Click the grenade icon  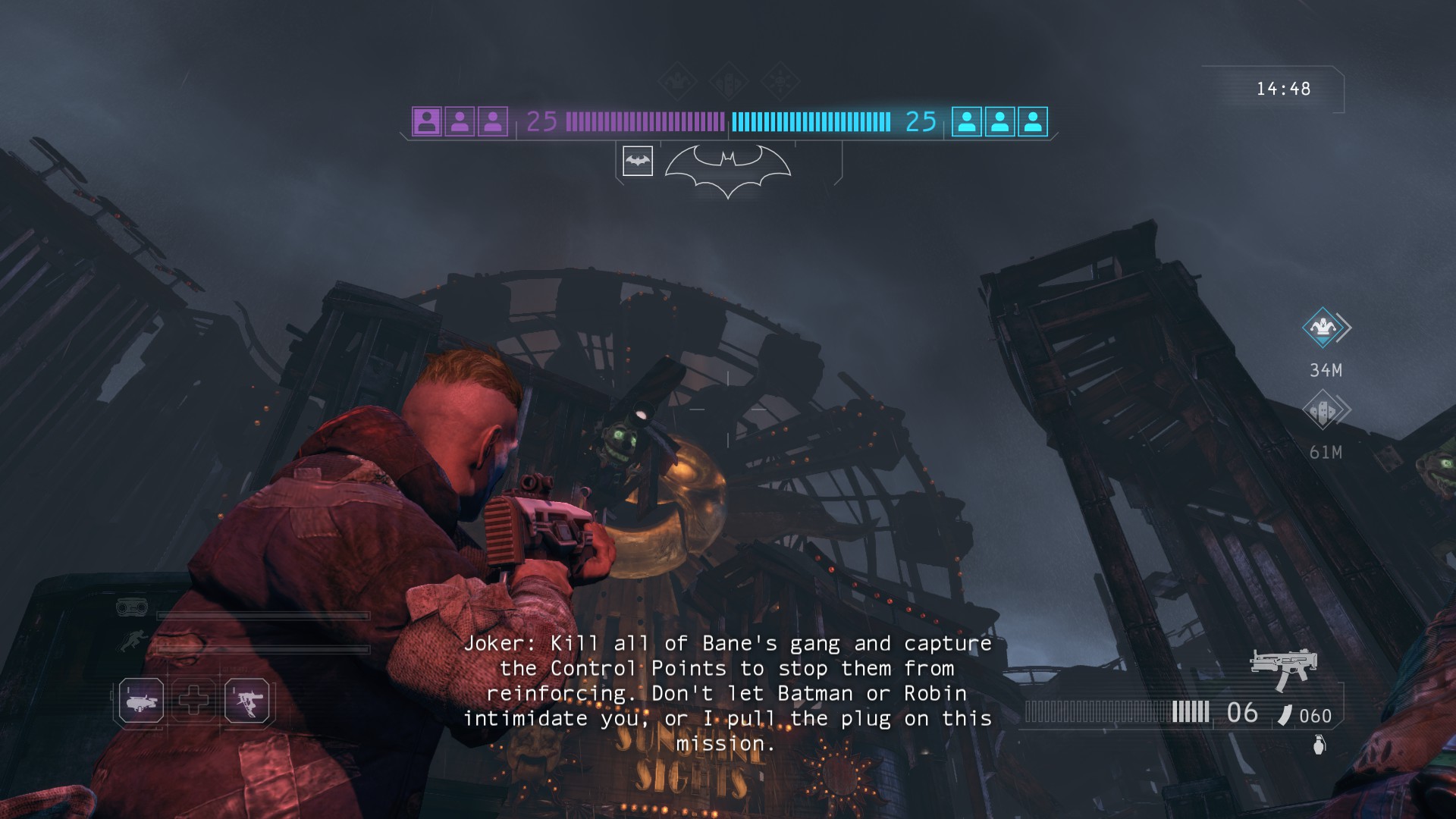point(1319,745)
